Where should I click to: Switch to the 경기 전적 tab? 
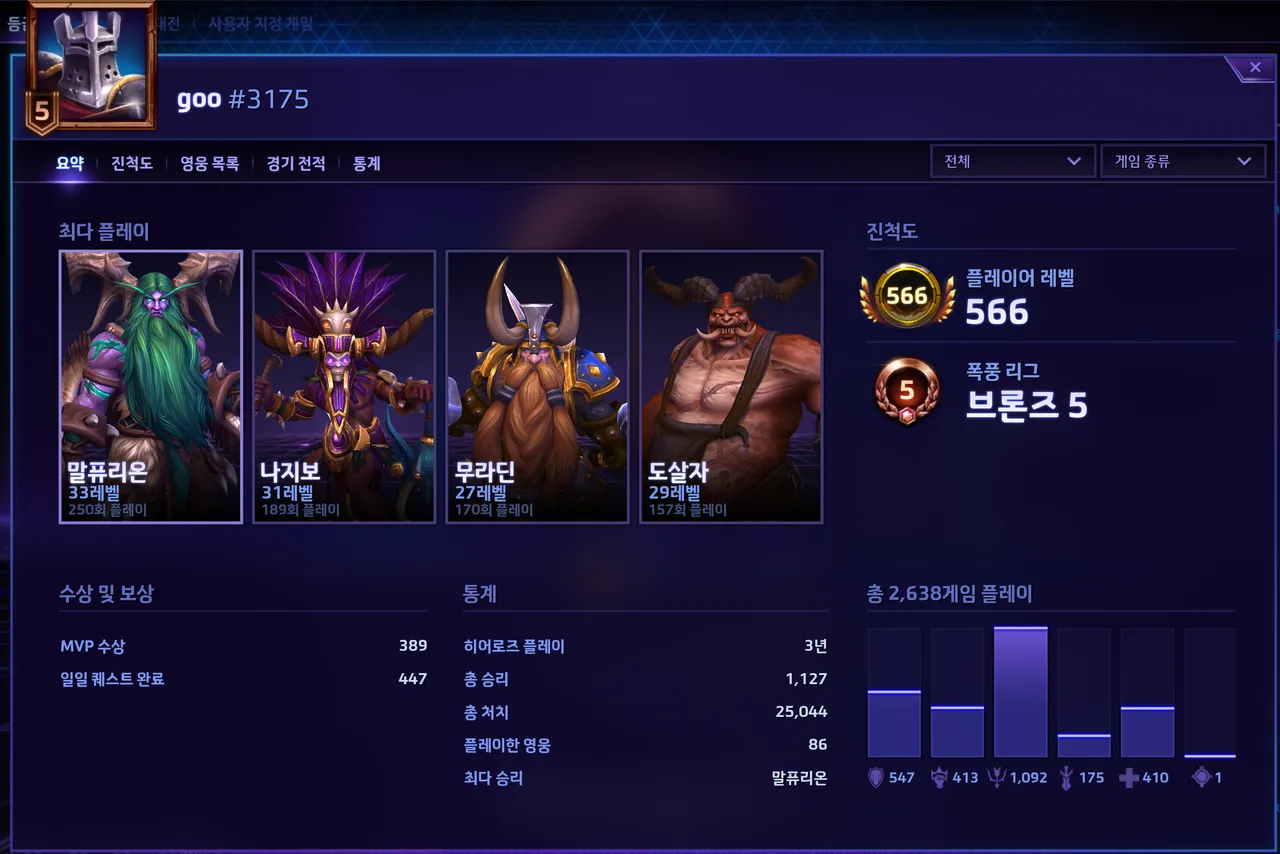(x=296, y=163)
